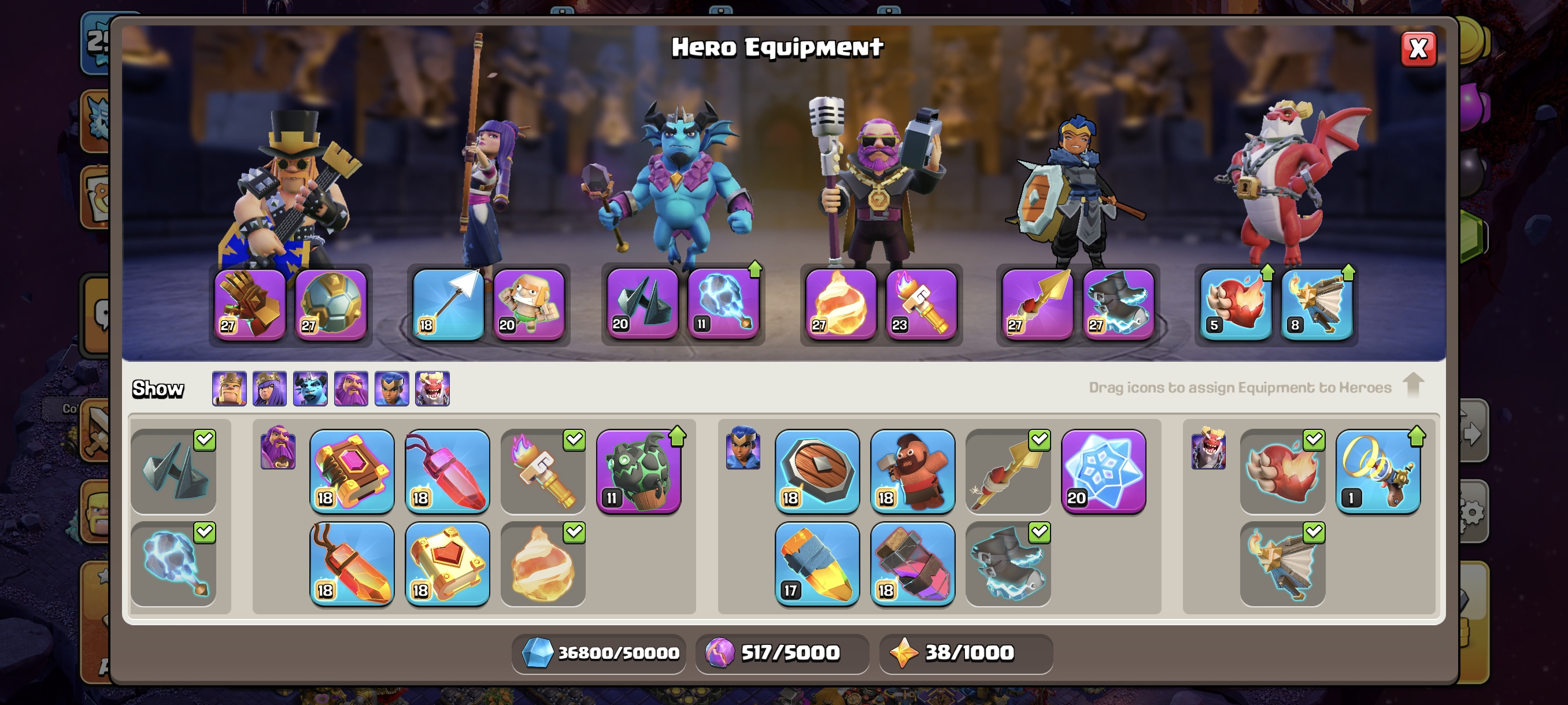Show Minion Prince equipment filter
Screen dimensions: 1568x705
tap(310, 388)
